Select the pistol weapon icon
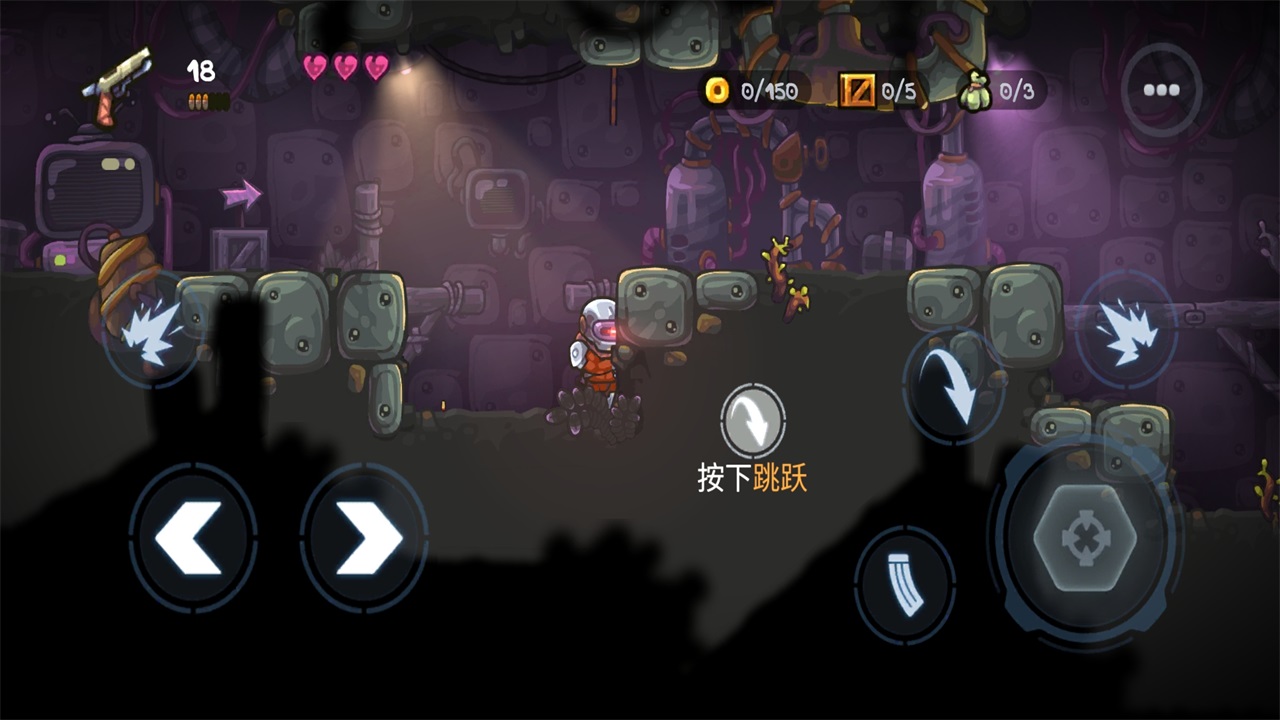This screenshot has width=1280, height=720. (x=117, y=84)
